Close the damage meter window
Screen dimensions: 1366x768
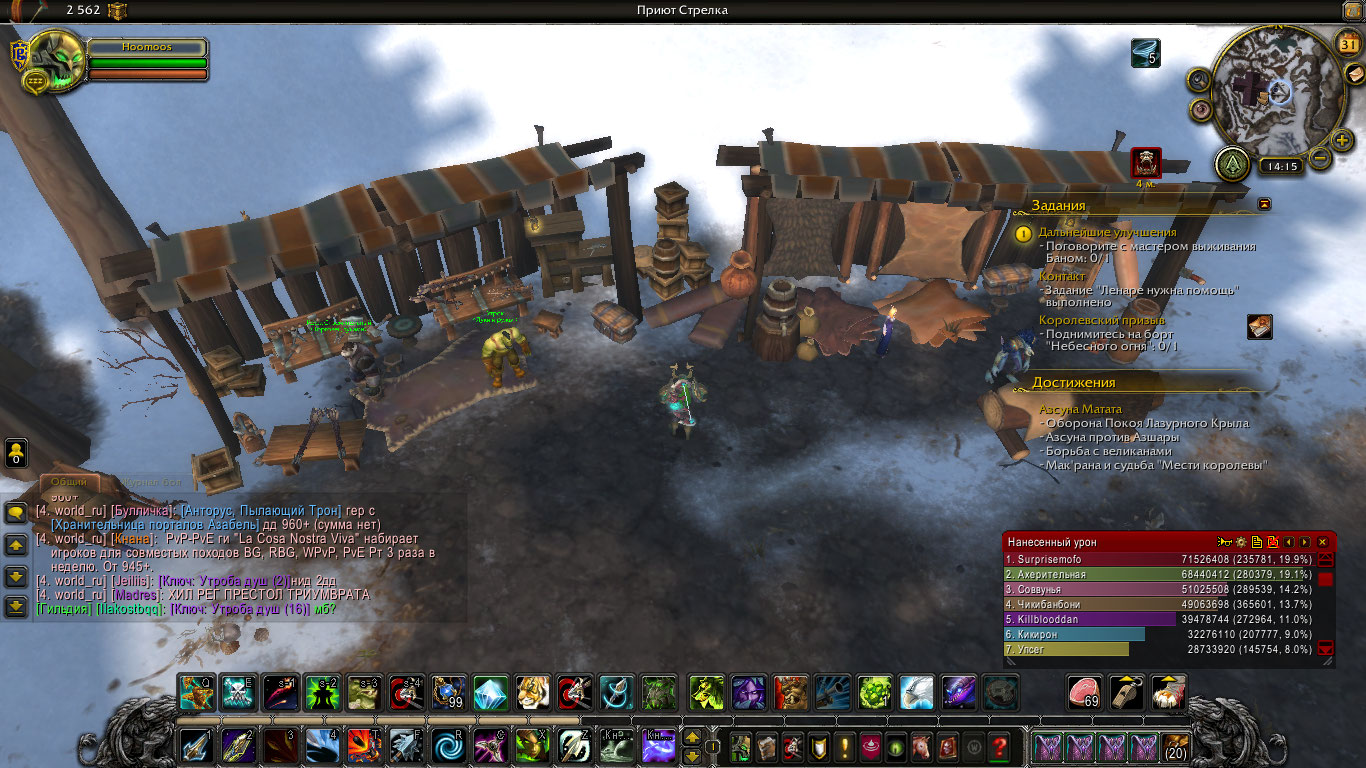tap(1321, 541)
